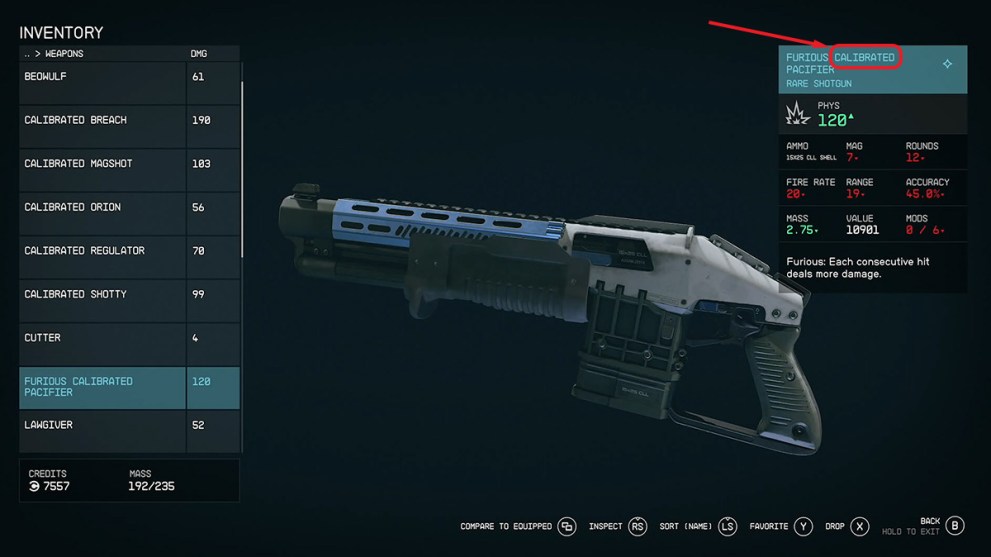
Task: Click the highlighted Furious Calibrated Pacifier row
Action: tap(102, 387)
